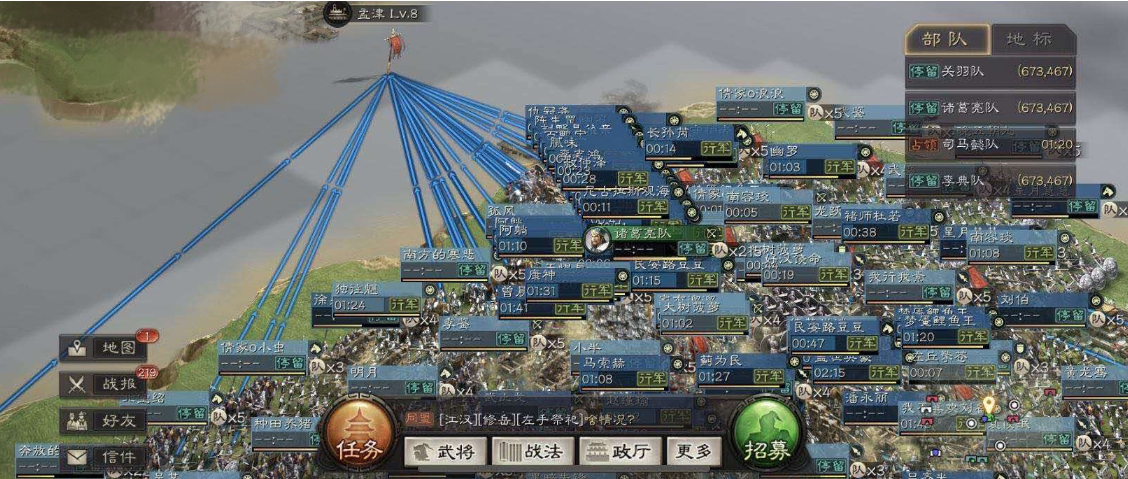Show 更多 more options

pyautogui.click(x=693, y=452)
